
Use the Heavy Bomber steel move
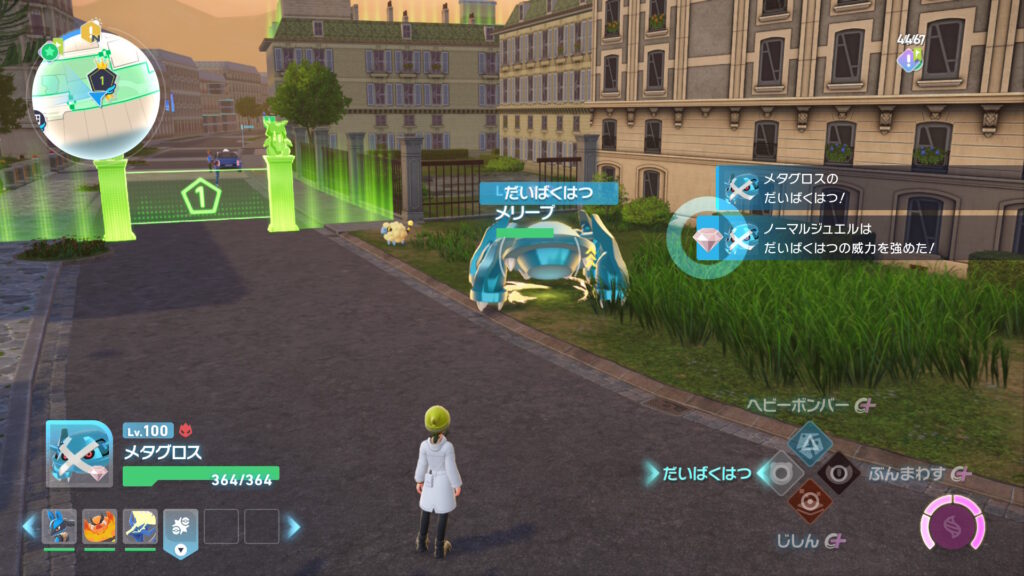pos(809,441)
